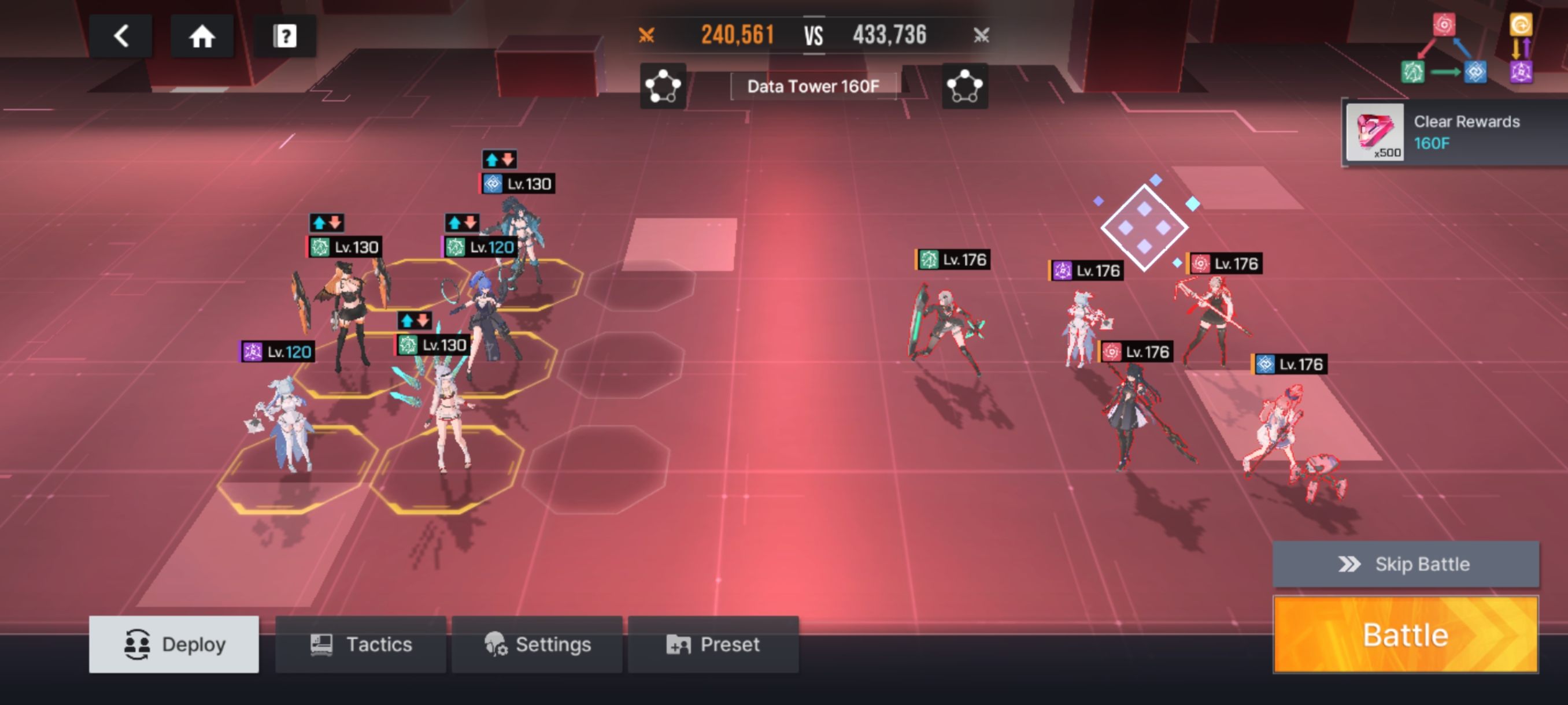Return to the home screen
The height and width of the screenshot is (705, 1568).
[x=202, y=36]
